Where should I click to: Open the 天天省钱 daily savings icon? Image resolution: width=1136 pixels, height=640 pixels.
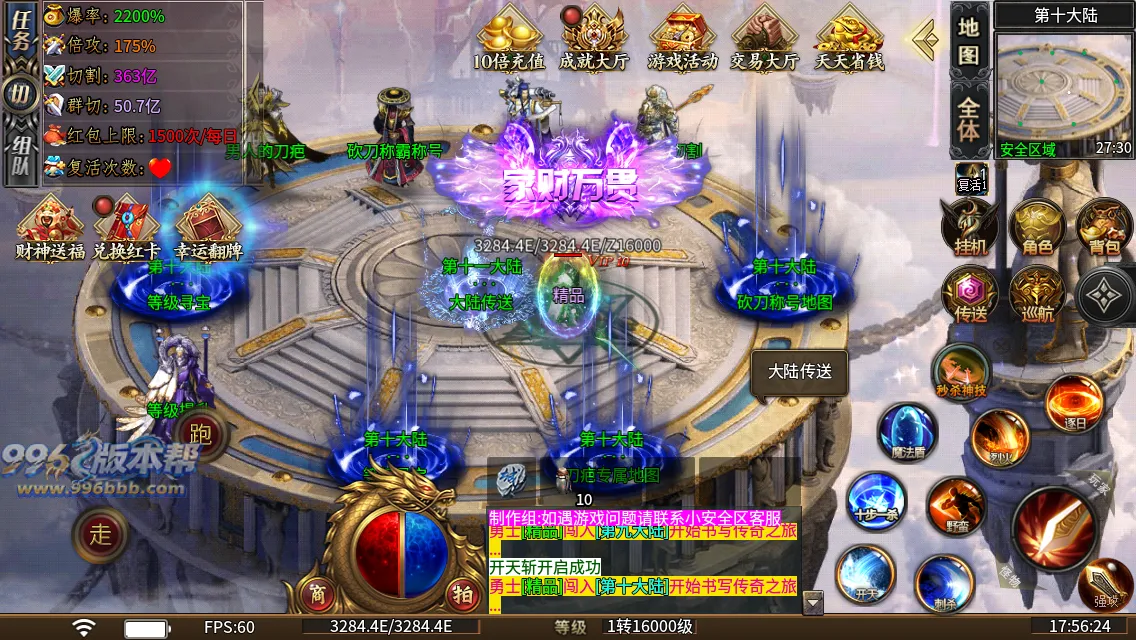[x=849, y=39]
